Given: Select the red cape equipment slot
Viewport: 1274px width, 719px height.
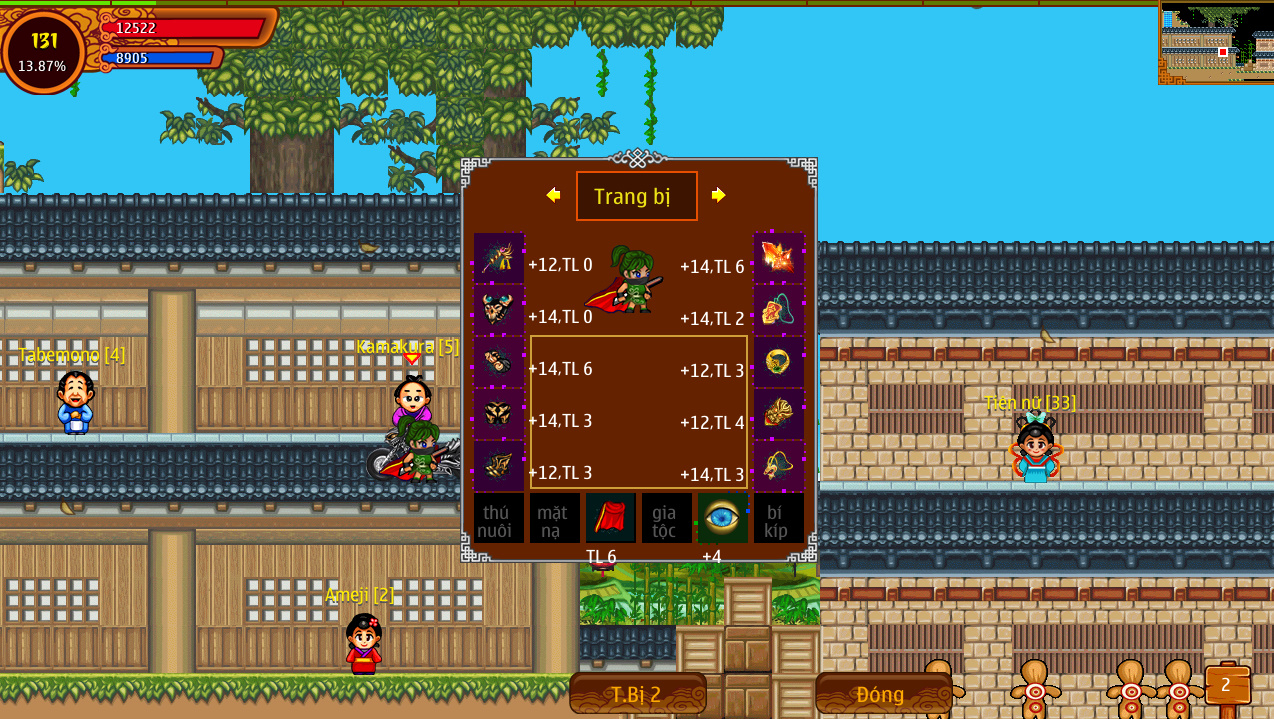Looking at the screenshot, I should coord(610,517).
